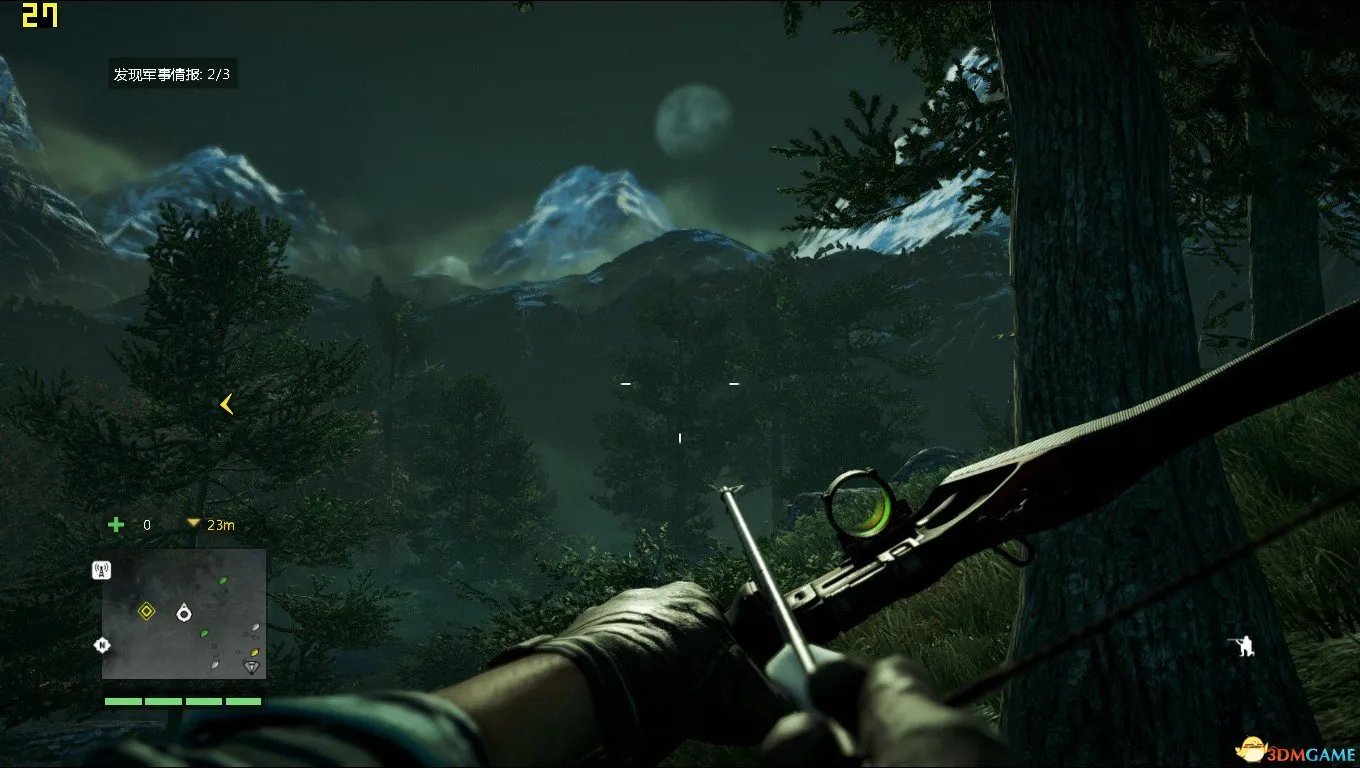Click the 23m waypoint distance marker
Screen dimensions: 1360x768
point(211,524)
